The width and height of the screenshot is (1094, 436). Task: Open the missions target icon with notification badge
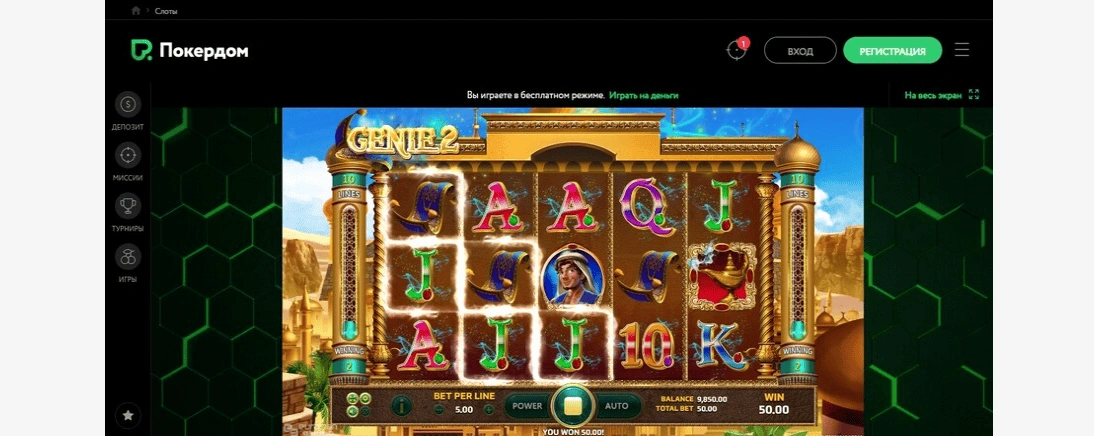tap(736, 50)
